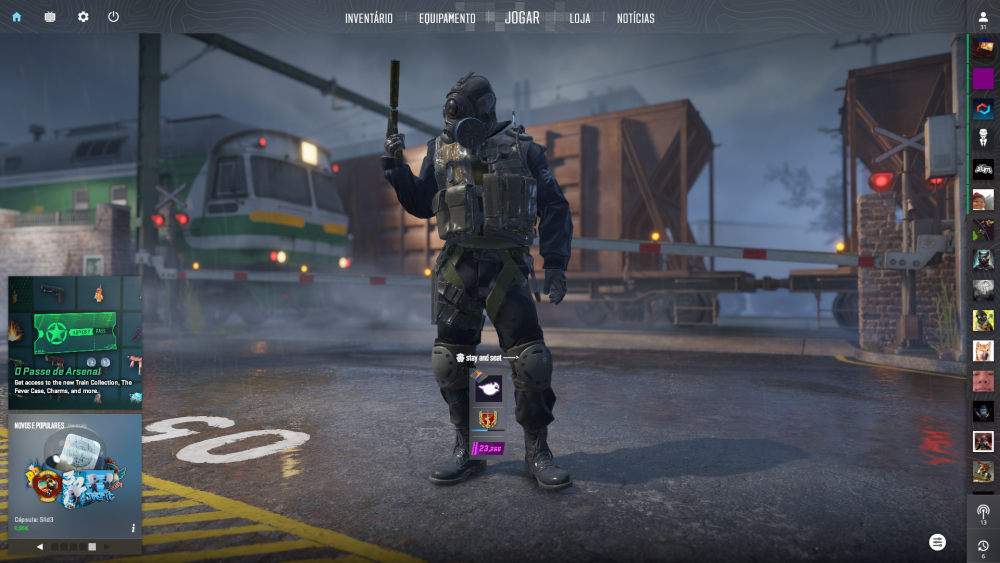Switch to the Equipamento tab

[x=447, y=18]
